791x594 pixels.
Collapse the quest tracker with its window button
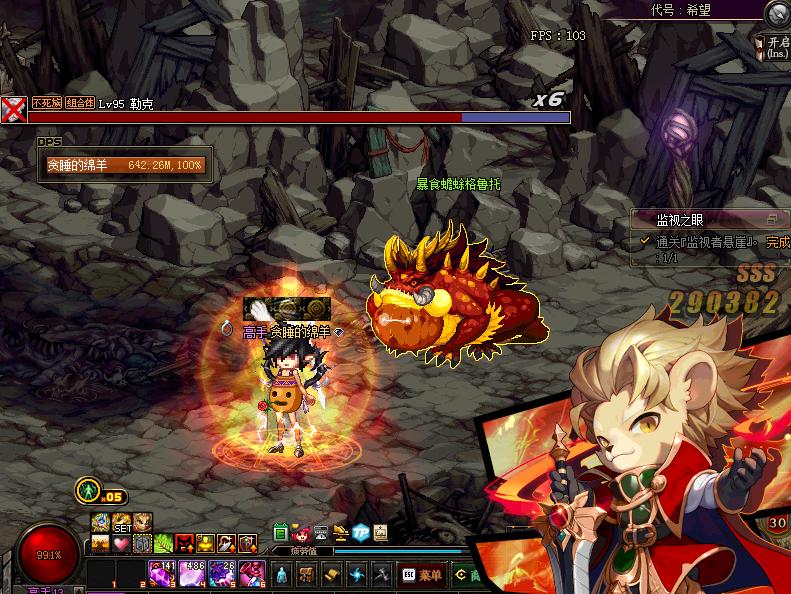tap(771, 218)
